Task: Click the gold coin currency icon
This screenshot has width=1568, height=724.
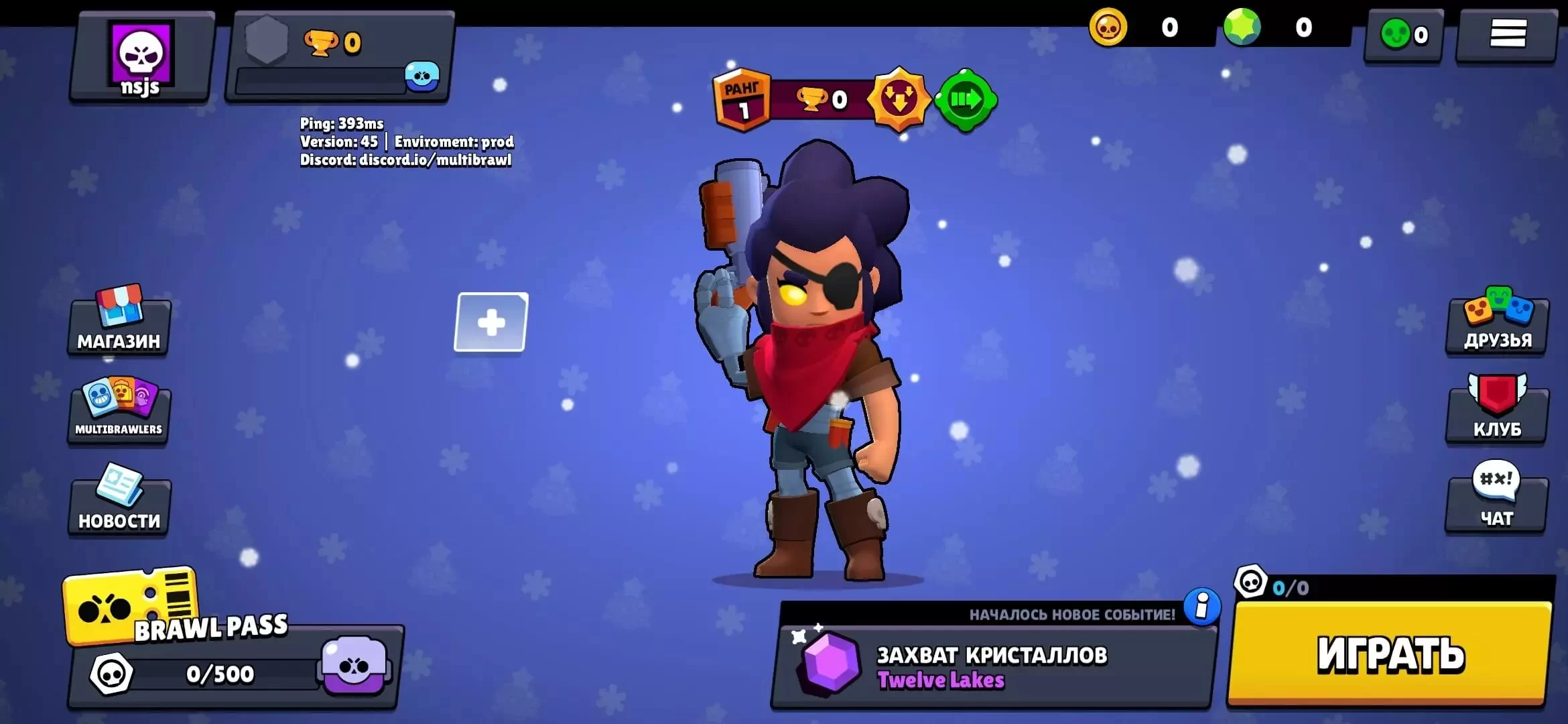Action: tap(1108, 27)
